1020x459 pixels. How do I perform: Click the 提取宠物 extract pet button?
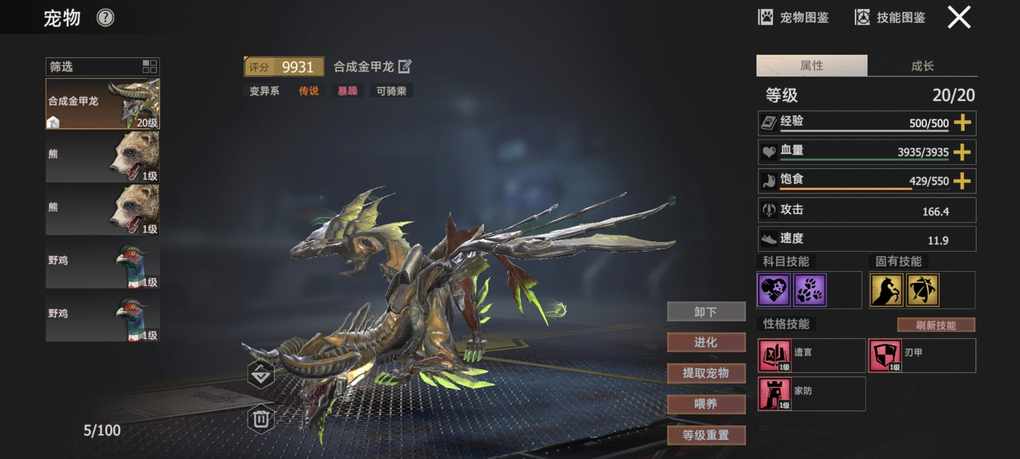[706, 373]
